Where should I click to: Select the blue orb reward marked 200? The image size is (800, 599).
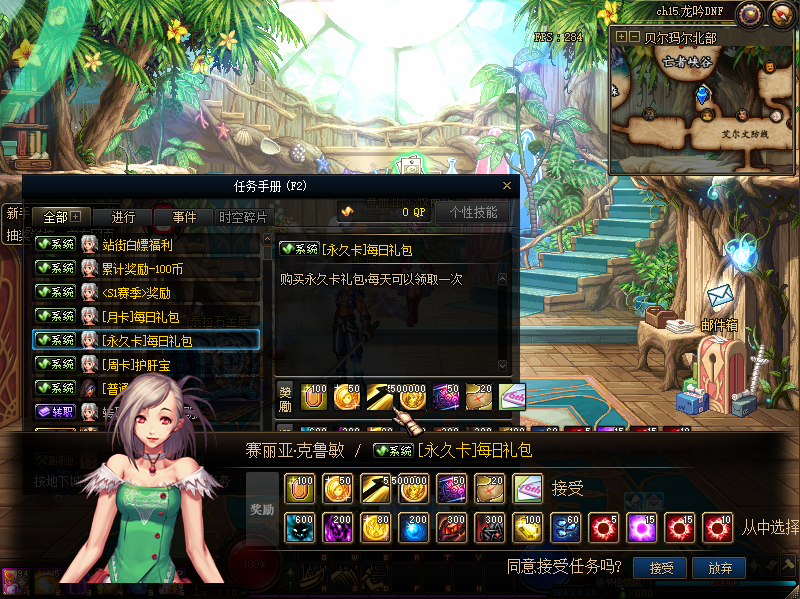[x=414, y=525]
